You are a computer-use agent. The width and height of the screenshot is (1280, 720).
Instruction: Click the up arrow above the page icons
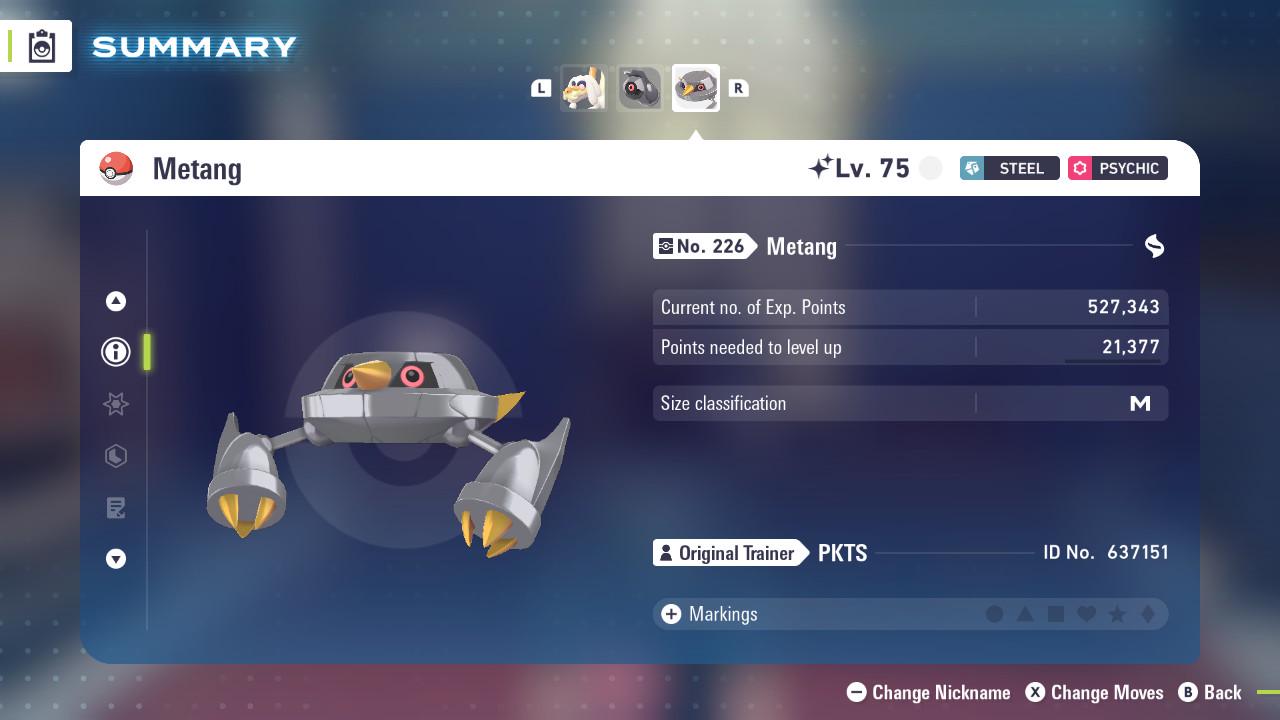(116, 301)
